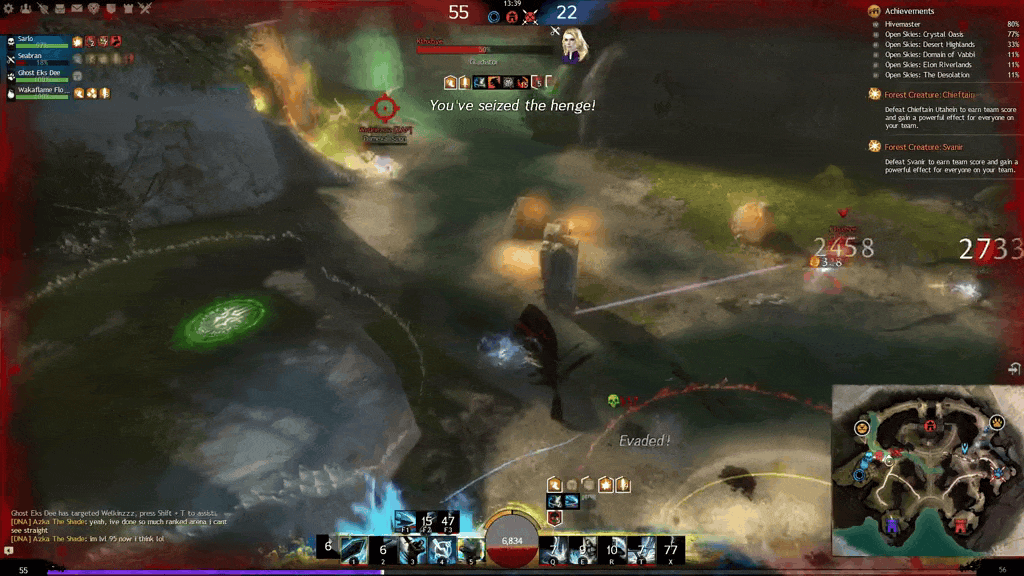Activate weapon skill in slot 4
The height and width of the screenshot is (576, 1024).
442,549
